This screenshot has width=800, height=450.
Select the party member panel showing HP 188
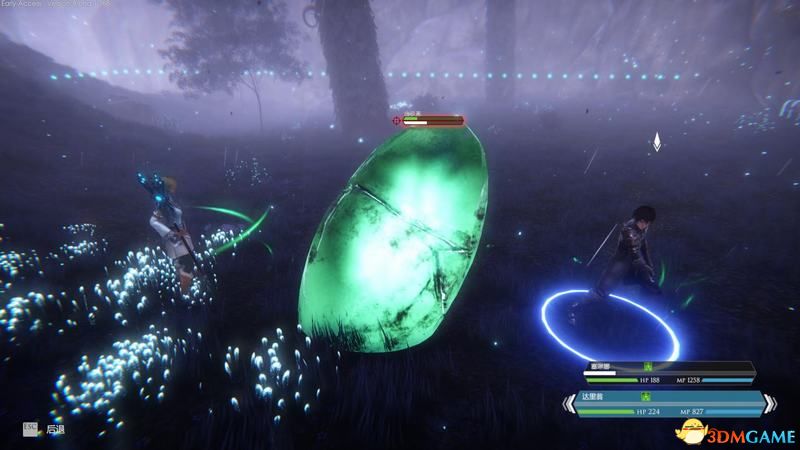click(x=670, y=374)
